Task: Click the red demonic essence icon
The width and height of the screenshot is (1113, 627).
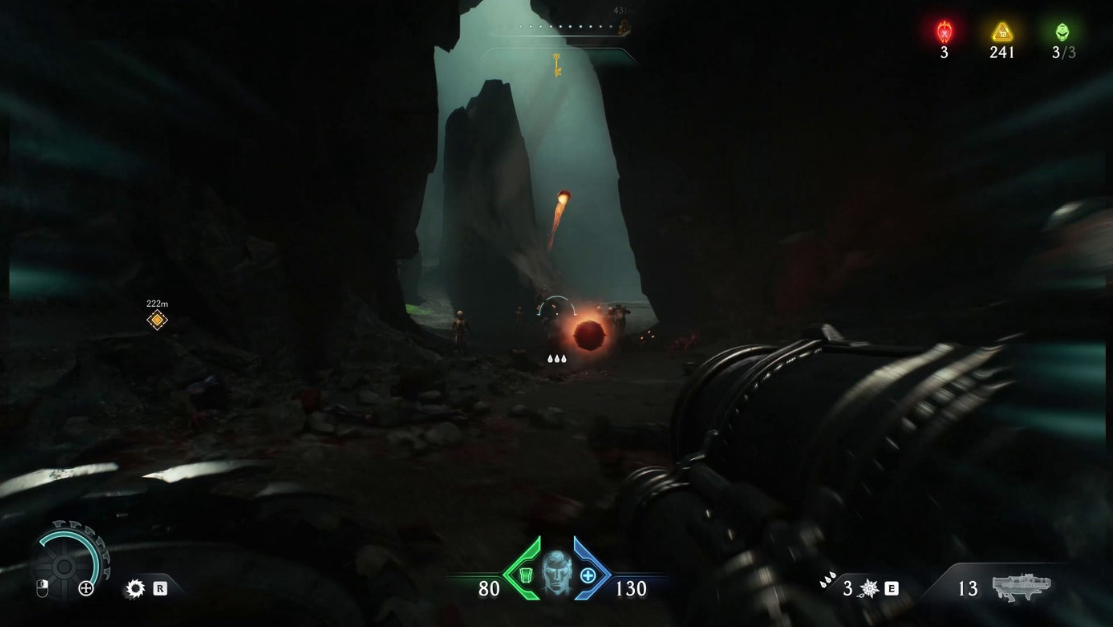Action: tap(943, 32)
